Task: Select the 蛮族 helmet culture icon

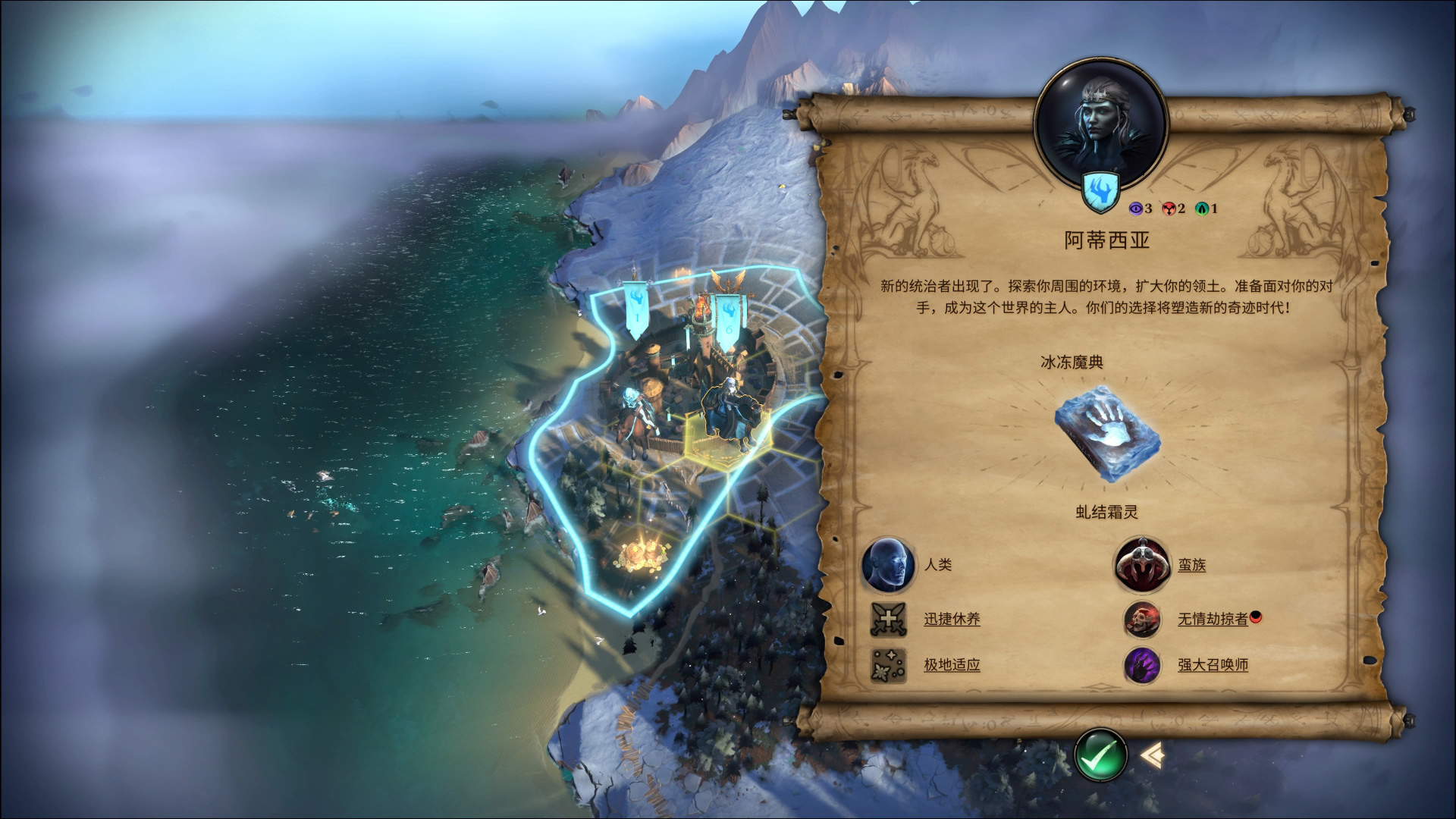Action: (x=1141, y=565)
